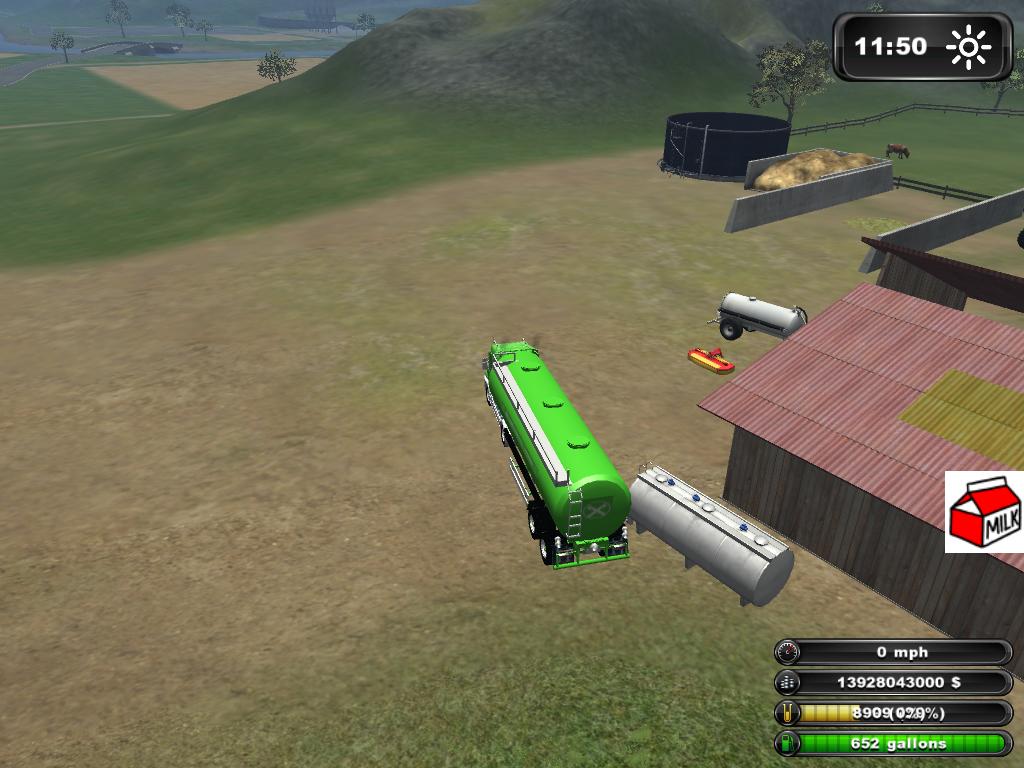Screen dimensions: 1024x768
Task: Click the green fuel canister icon
Action: point(788,743)
